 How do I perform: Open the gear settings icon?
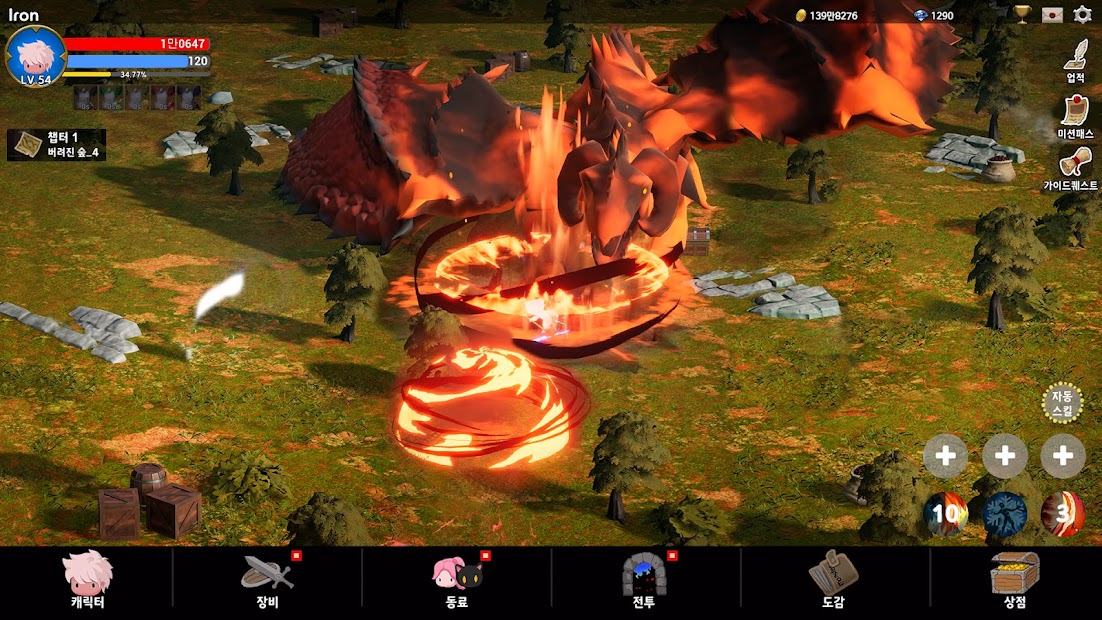(1082, 15)
